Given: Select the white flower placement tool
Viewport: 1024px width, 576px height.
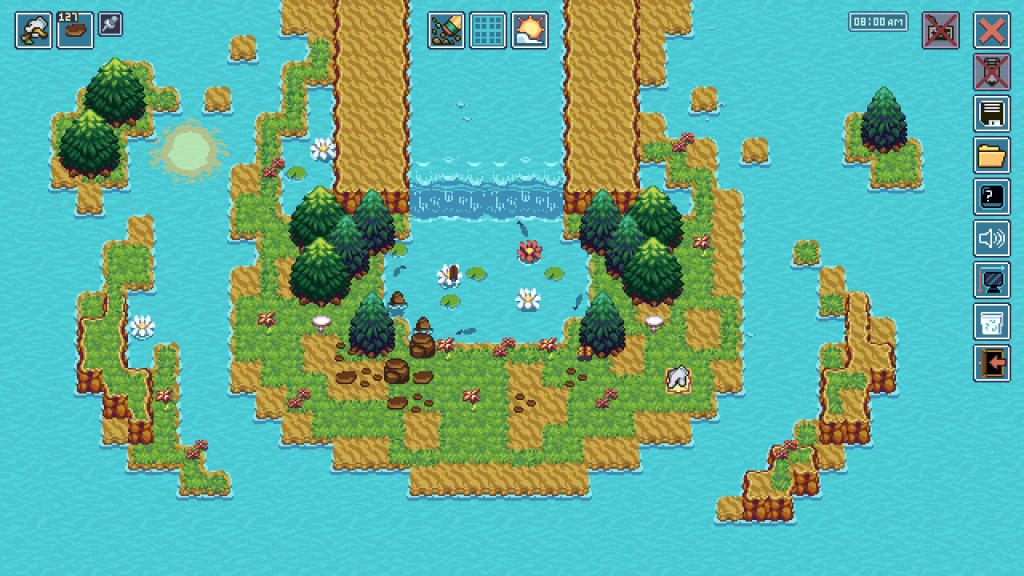Looking at the screenshot, I should point(33,30).
